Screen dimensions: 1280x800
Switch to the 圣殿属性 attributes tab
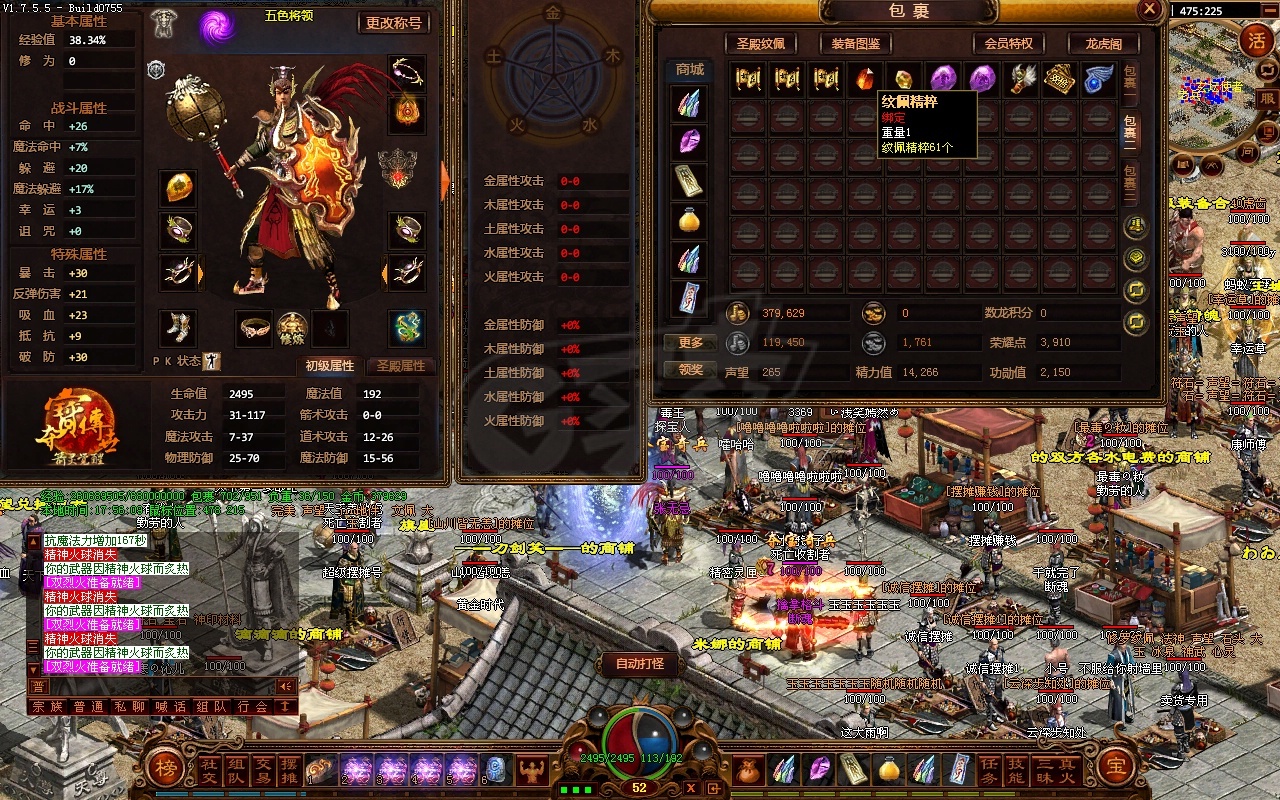pos(400,366)
